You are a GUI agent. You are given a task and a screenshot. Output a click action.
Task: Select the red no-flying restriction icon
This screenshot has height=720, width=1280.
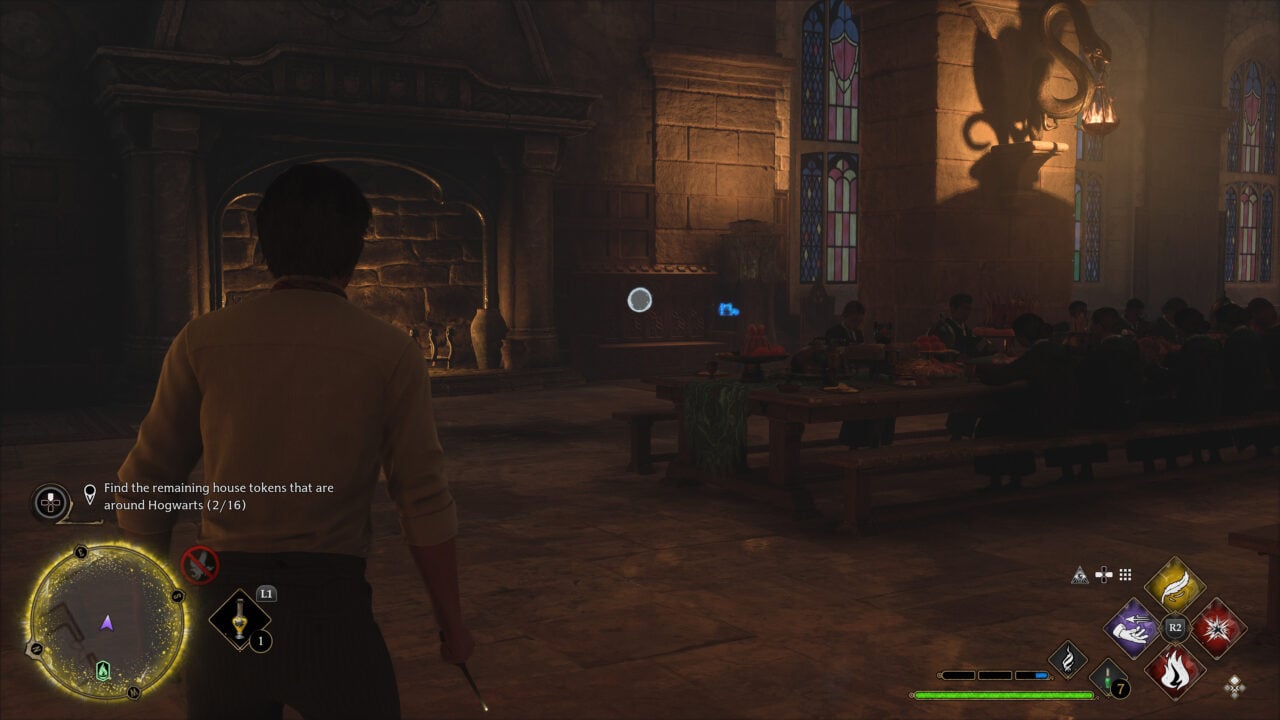click(199, 565)
